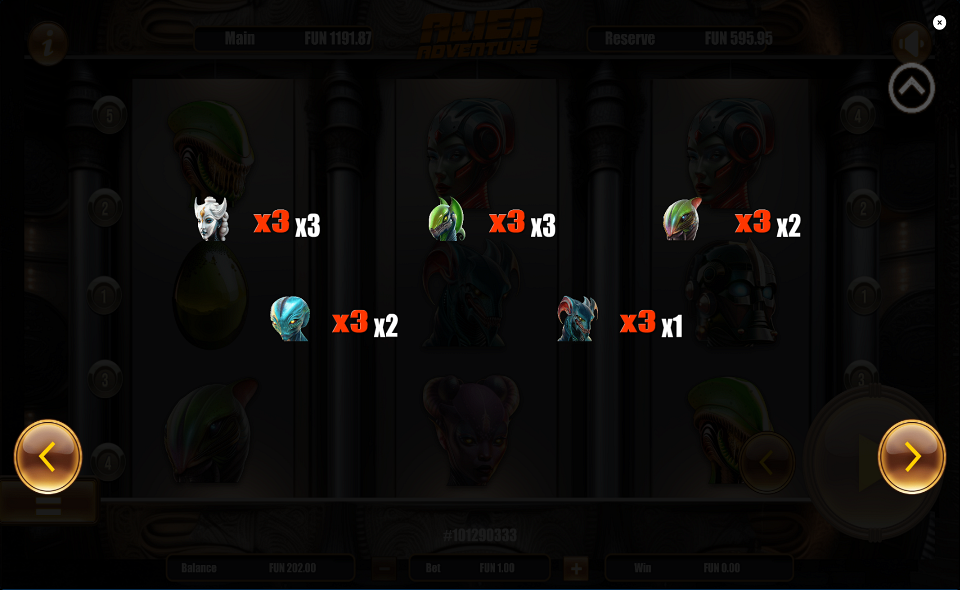Advance to the next paytable page
The height and width of the screenshot is (590, 960).
click(911, 457)
